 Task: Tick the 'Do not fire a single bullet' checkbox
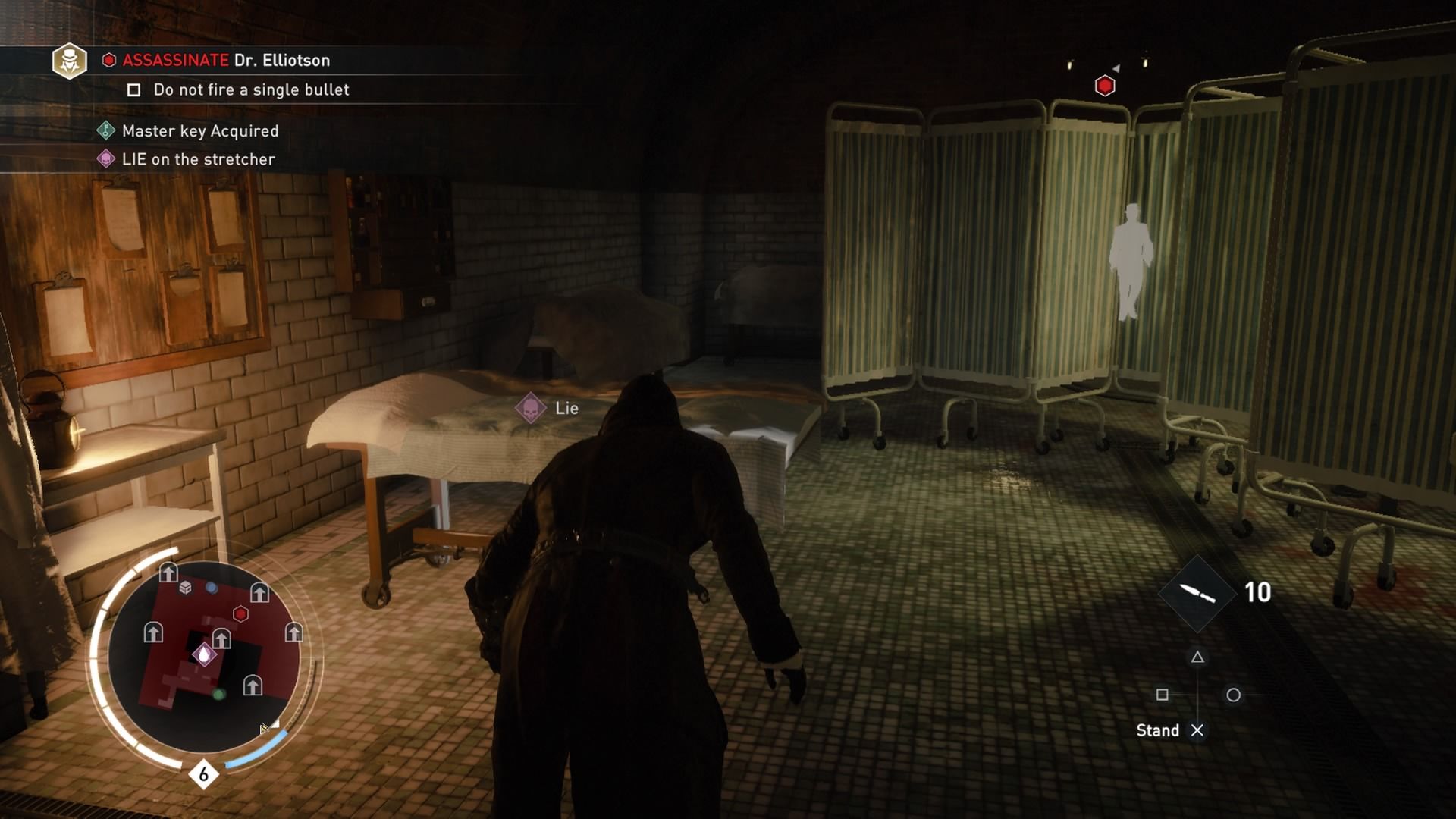point(134,90)
